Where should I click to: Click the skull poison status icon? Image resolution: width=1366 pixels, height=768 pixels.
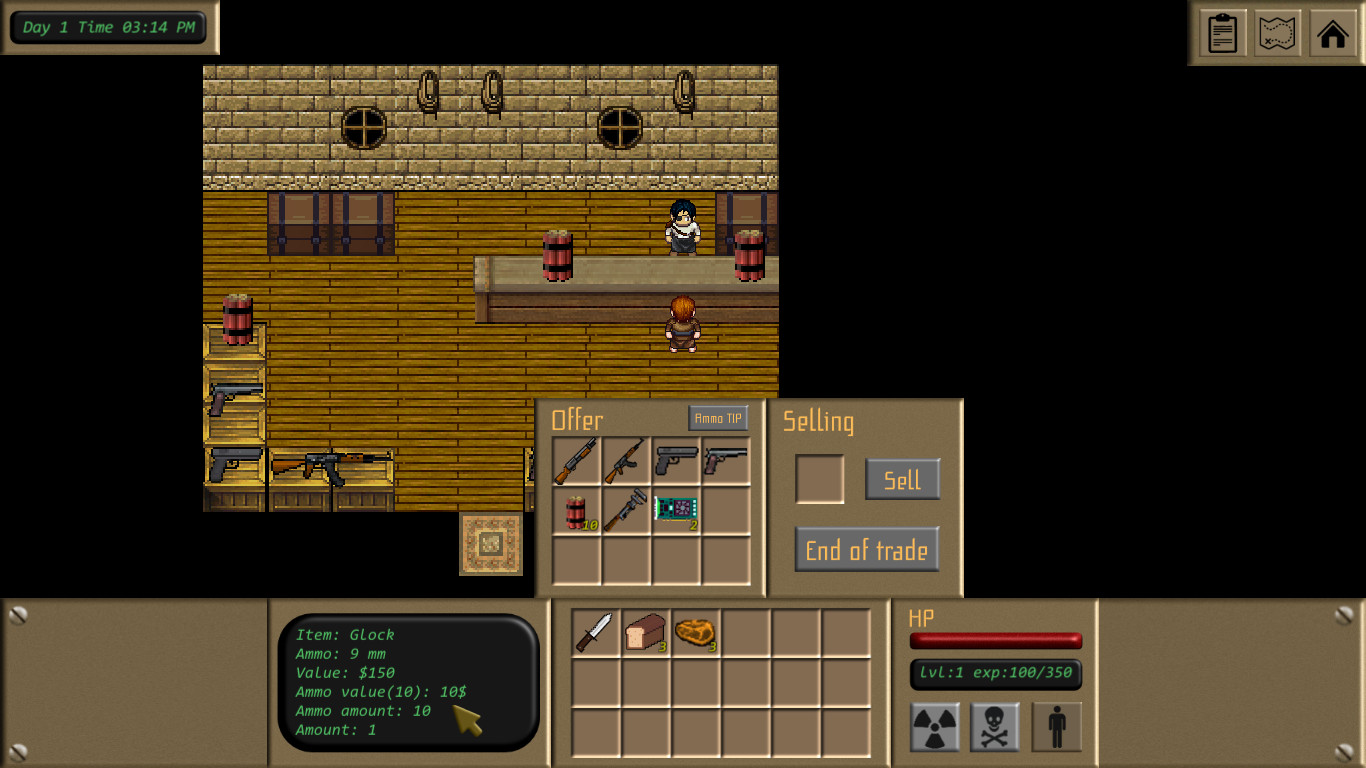click(x=996, y=725)
